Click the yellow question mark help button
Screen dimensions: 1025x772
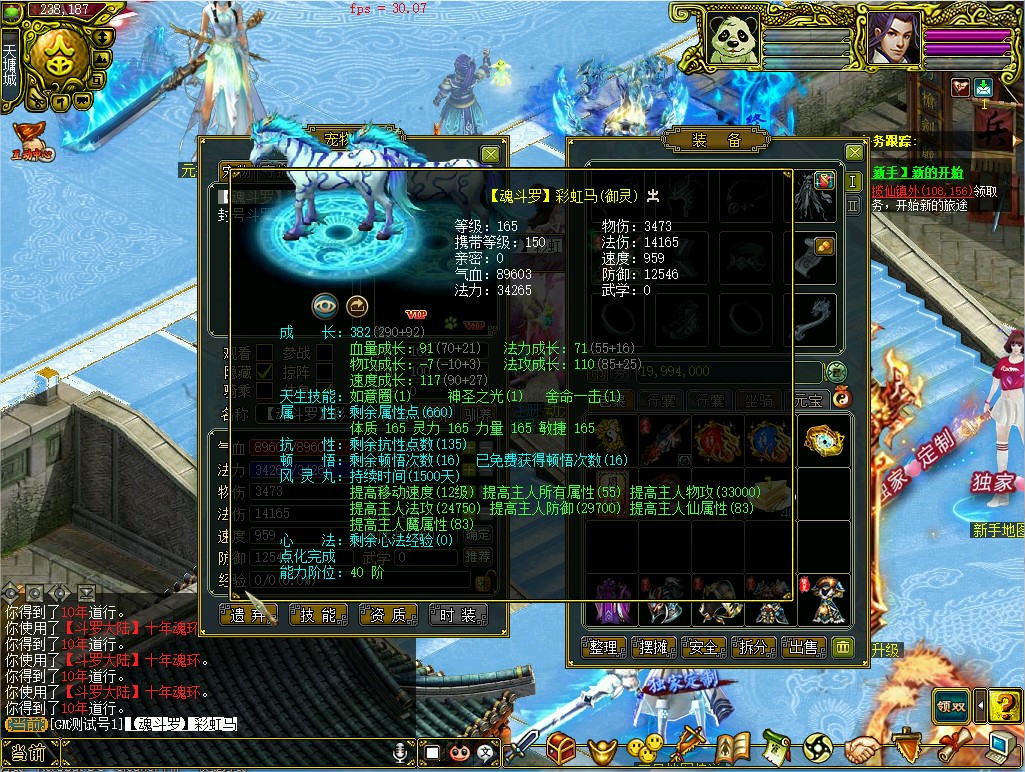click(1007, 705)
